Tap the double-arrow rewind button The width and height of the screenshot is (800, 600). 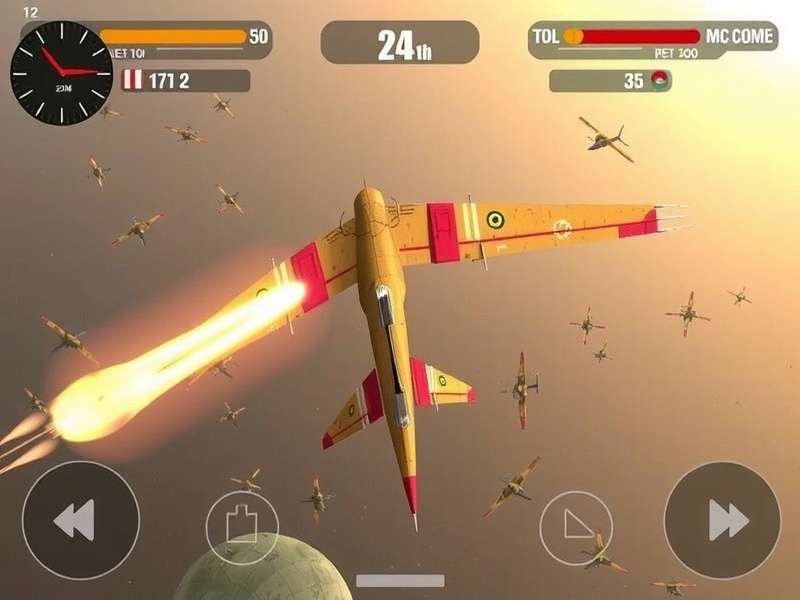click(x=80, y=520)
